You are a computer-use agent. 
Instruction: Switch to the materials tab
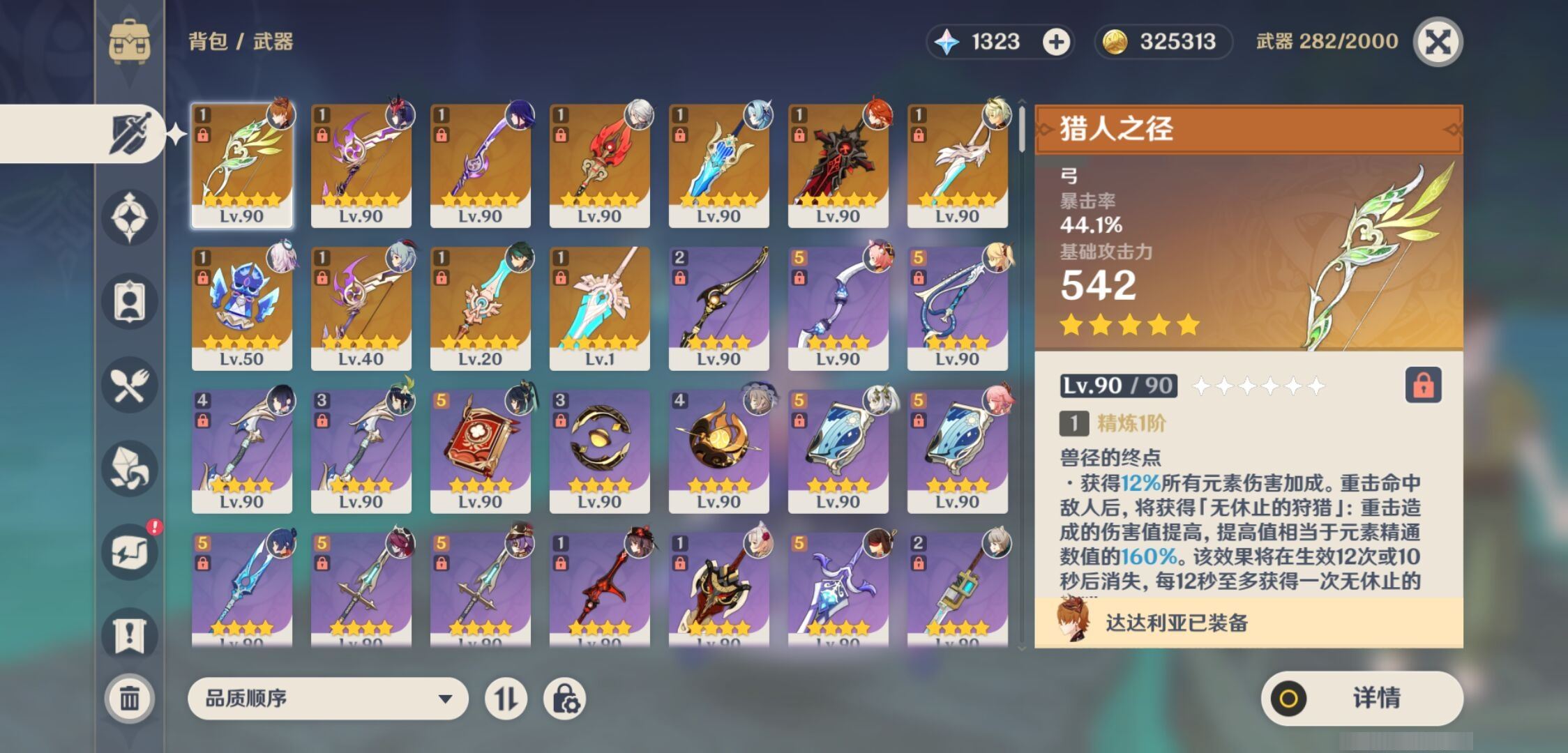pos(130,468)
